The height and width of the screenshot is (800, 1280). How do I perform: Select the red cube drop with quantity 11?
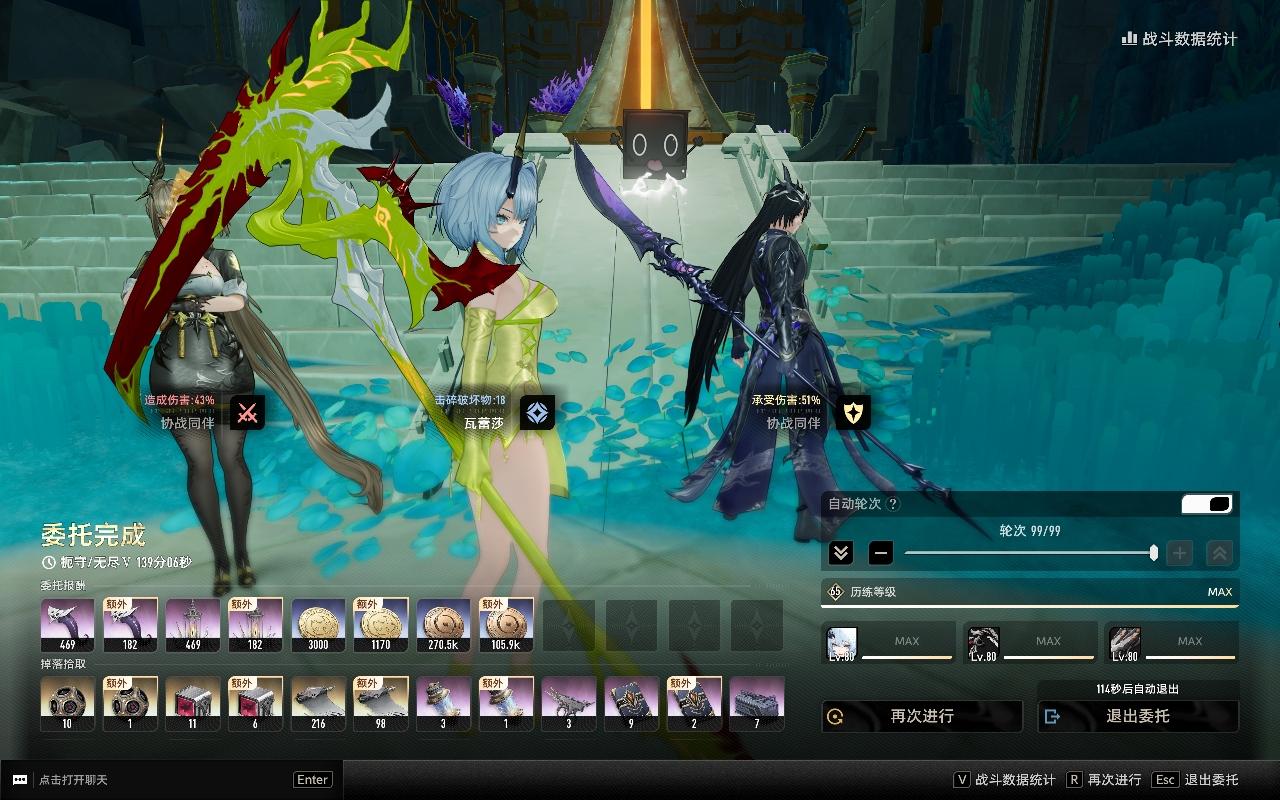(x=192, y=704)
